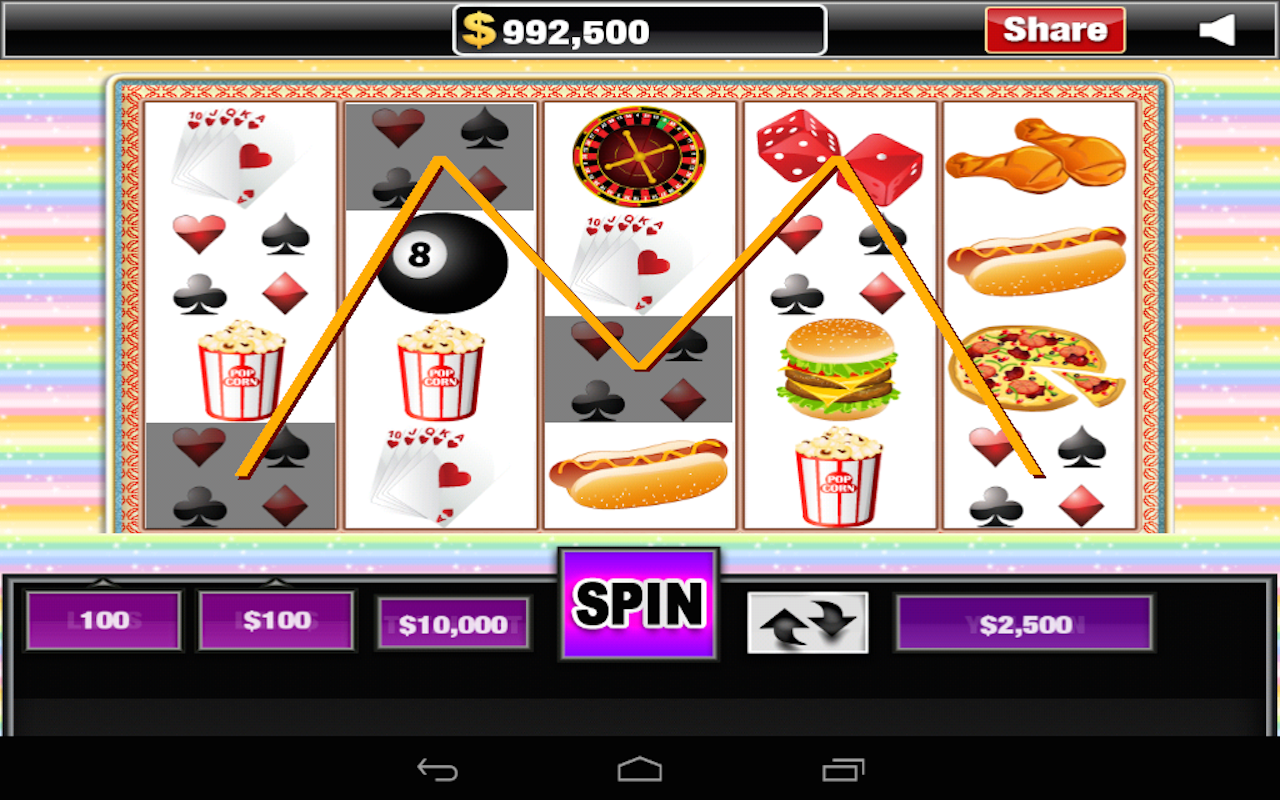Choose the $10,000 total bet button
The width and height of the screenshot is (1280, 800).
[453, 624]
